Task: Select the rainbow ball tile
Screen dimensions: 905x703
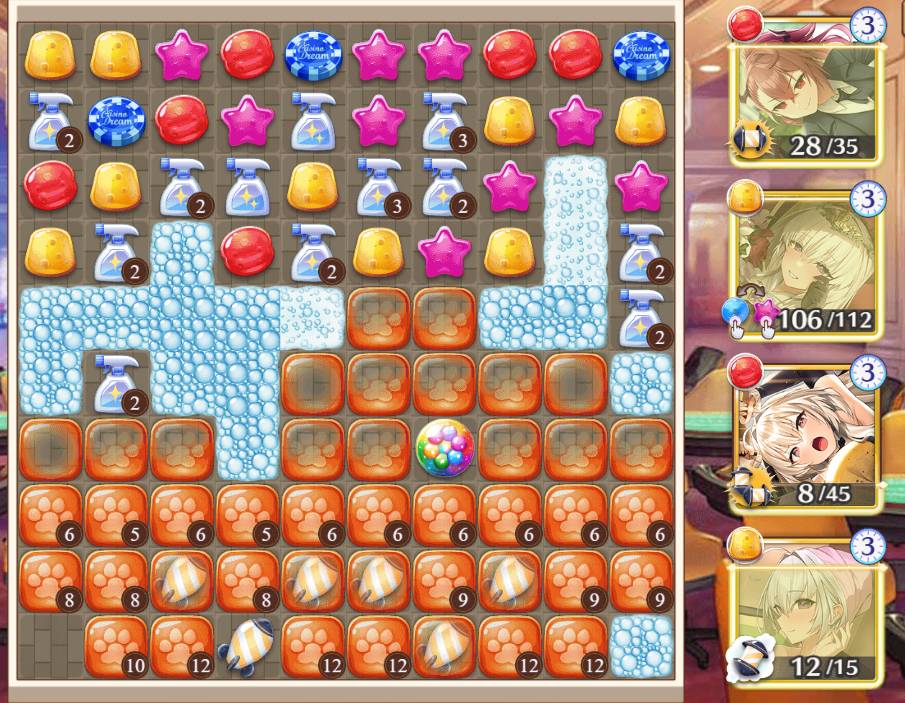Action: coord(444,447)
